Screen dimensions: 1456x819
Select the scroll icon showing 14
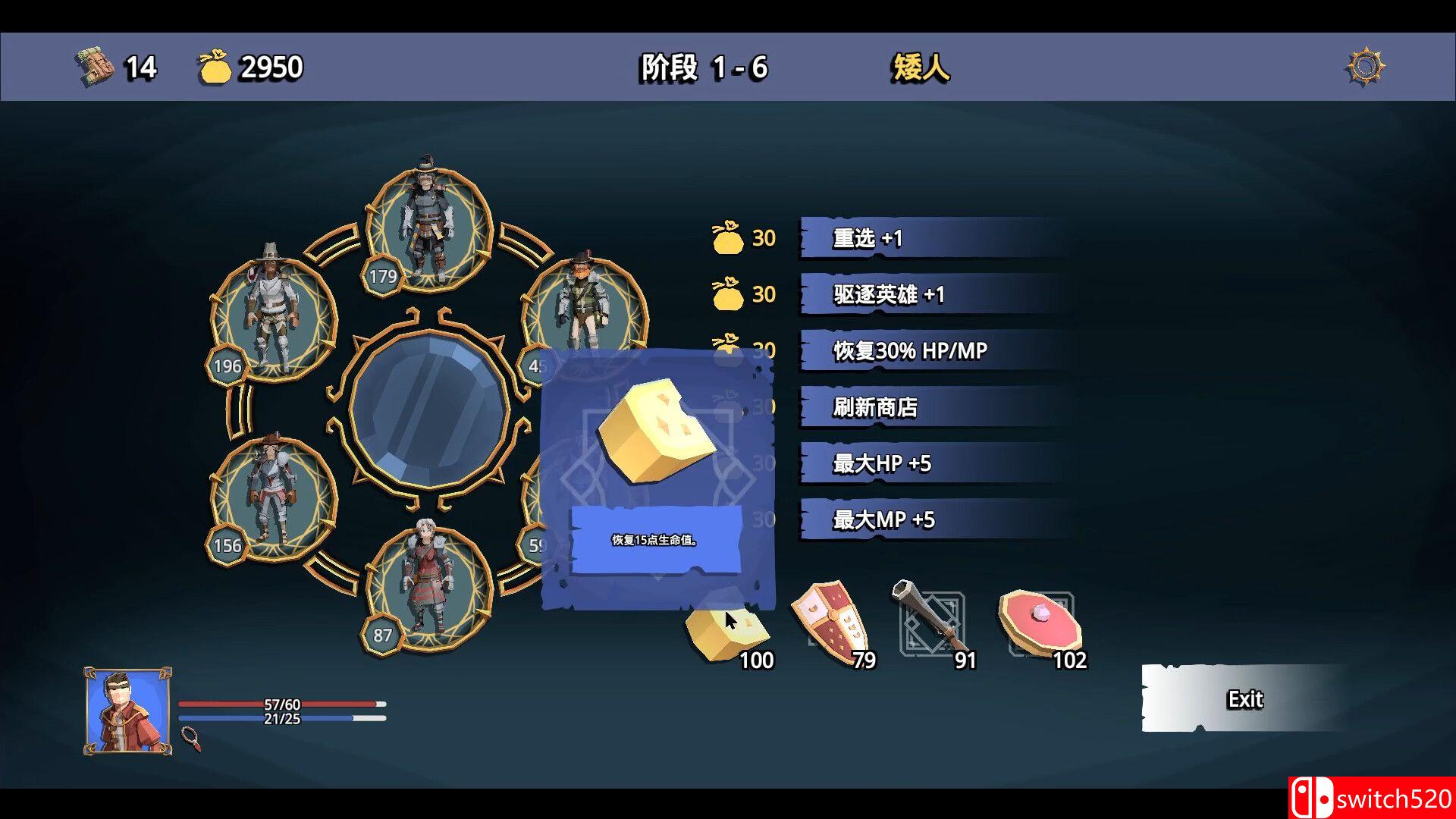pyautogui.click(x=93, y=66)
